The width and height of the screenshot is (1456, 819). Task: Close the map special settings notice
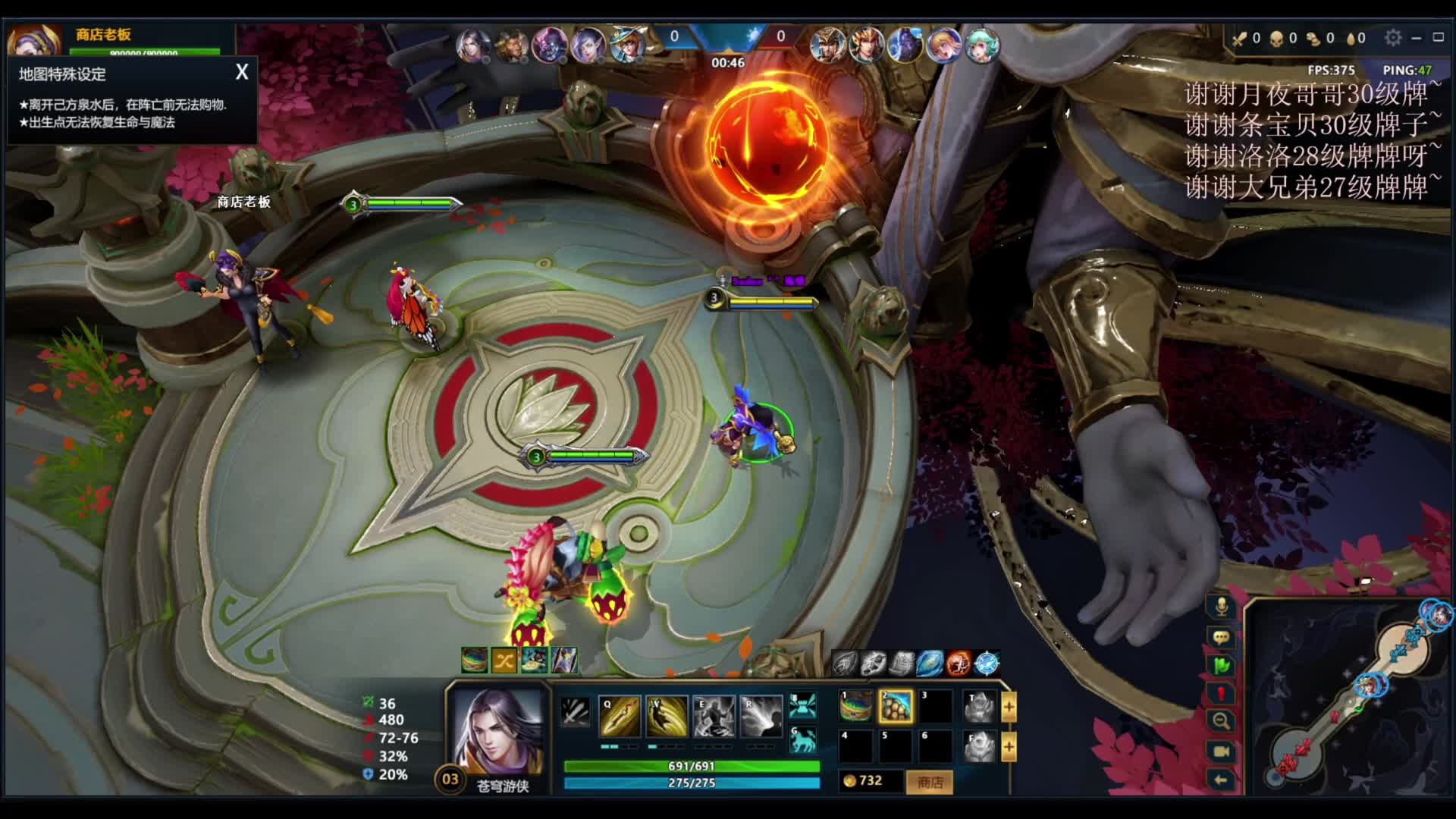(242, 72)
